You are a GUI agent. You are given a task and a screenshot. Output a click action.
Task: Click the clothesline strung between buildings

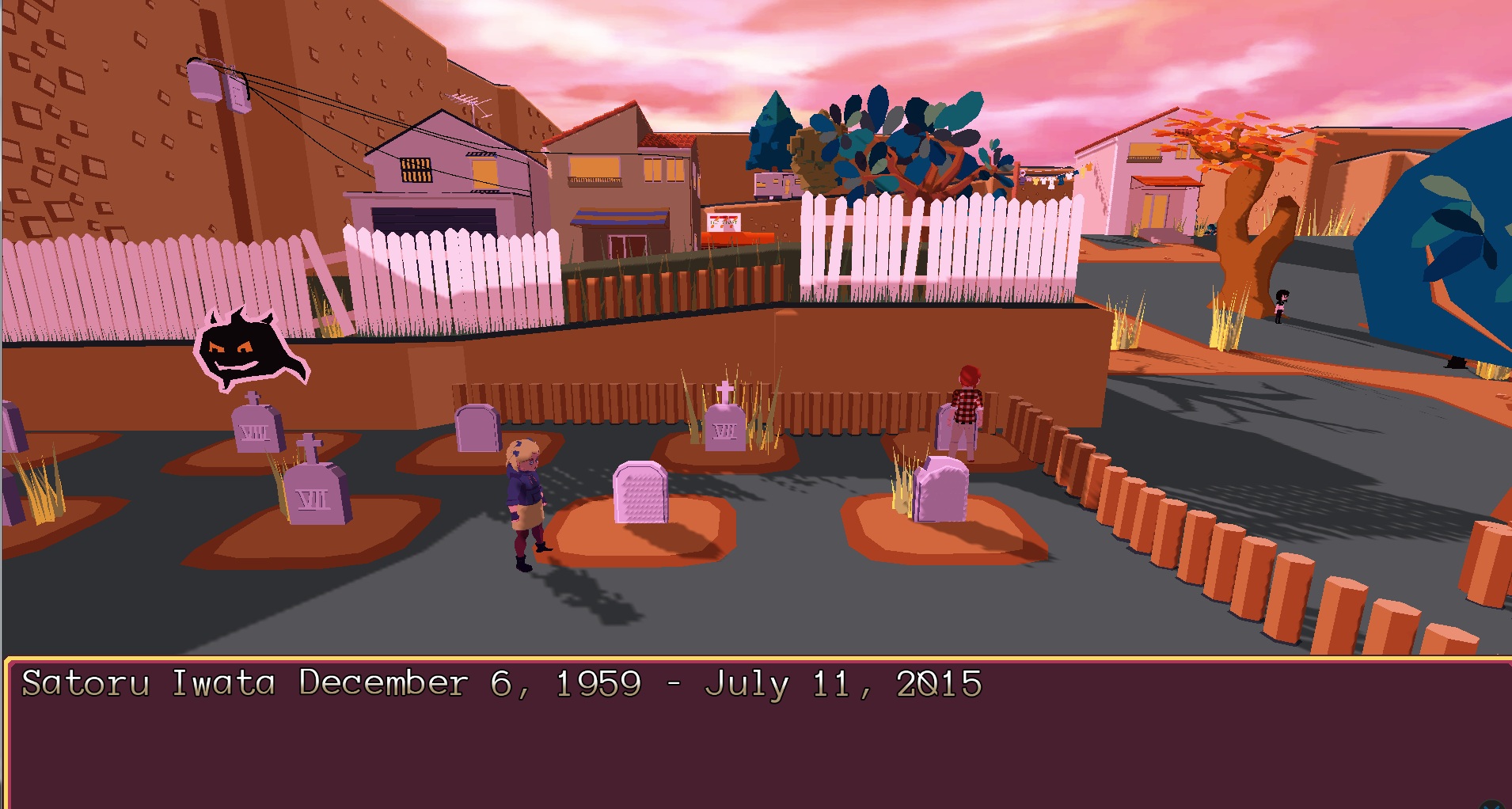(x=1045, y=178)
